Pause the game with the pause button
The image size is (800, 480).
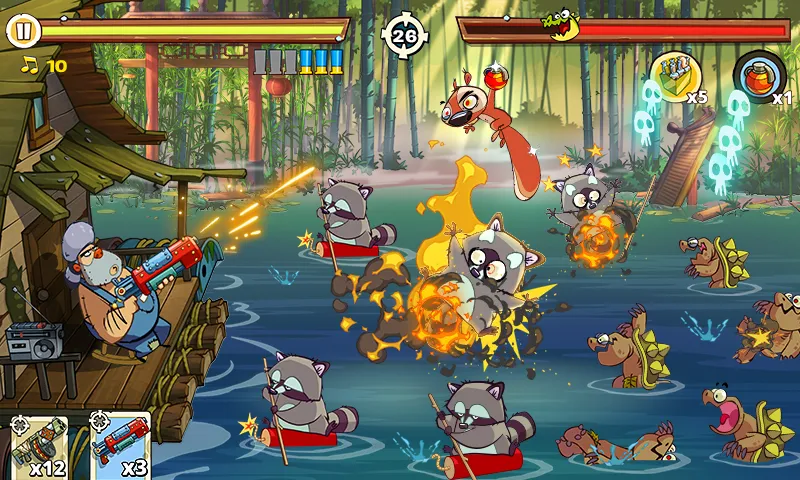click(x=23, y=31)
